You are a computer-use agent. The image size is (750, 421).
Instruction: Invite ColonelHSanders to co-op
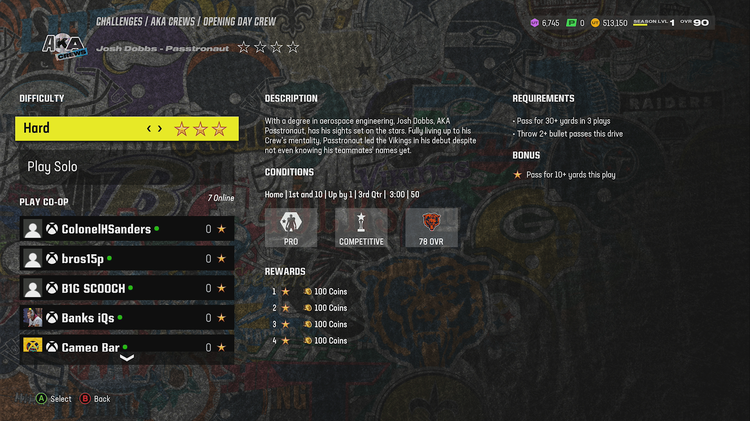127,229
